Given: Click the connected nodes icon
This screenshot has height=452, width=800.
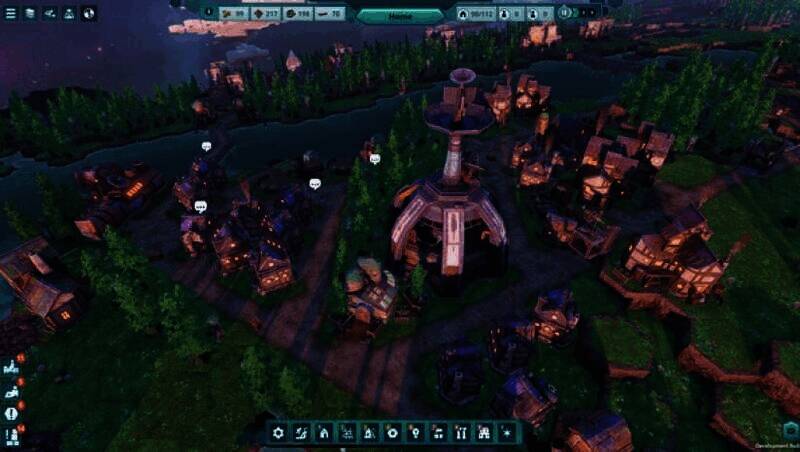Looking at the screenshot, I should tap(49, 13).
